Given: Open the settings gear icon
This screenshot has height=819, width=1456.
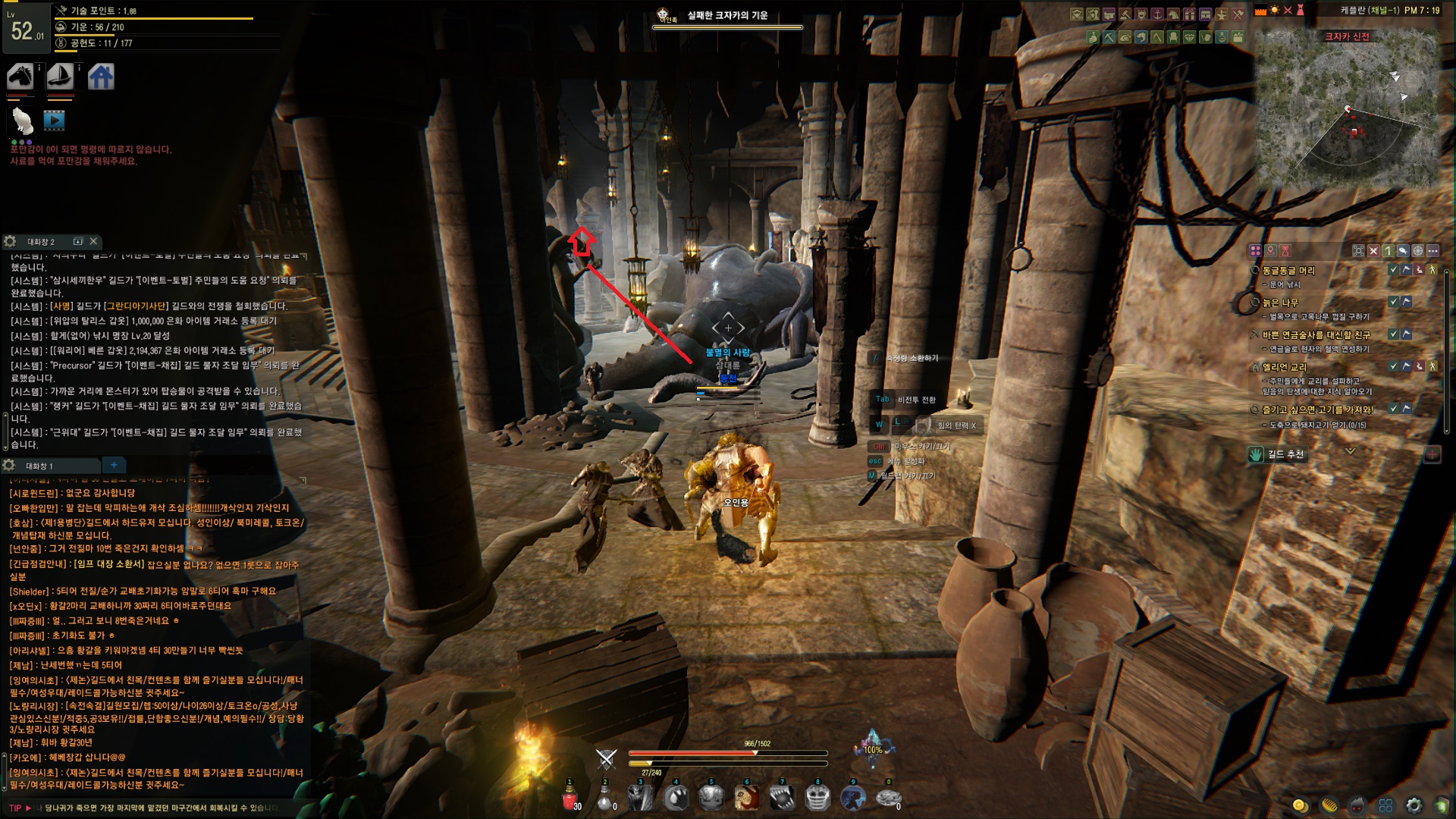Looking at the screenshot, I should coord(1414,805).
